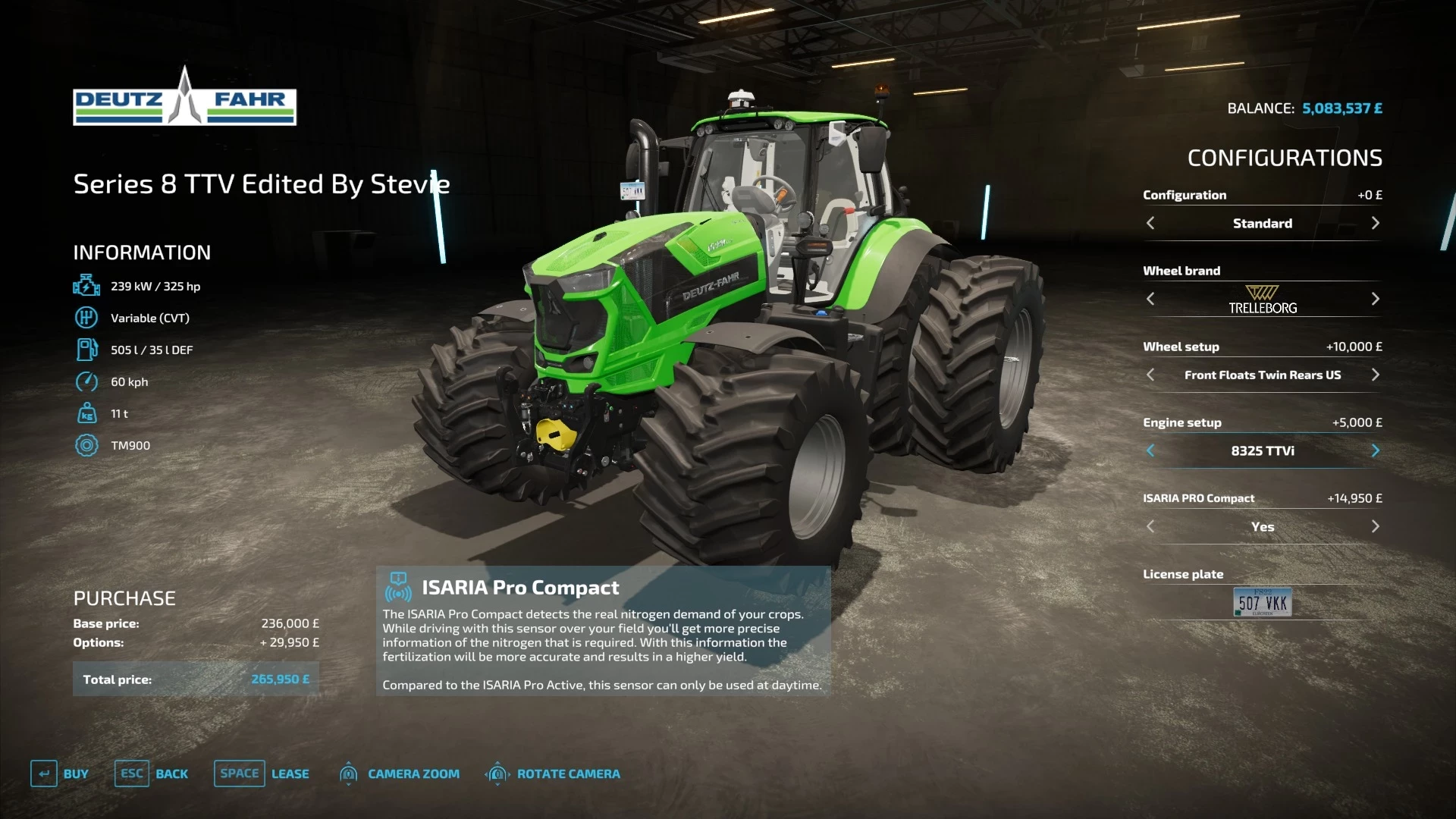Cycle to the next license plate style
This screenshot has width=1456, height=819.
point(1376,601)
